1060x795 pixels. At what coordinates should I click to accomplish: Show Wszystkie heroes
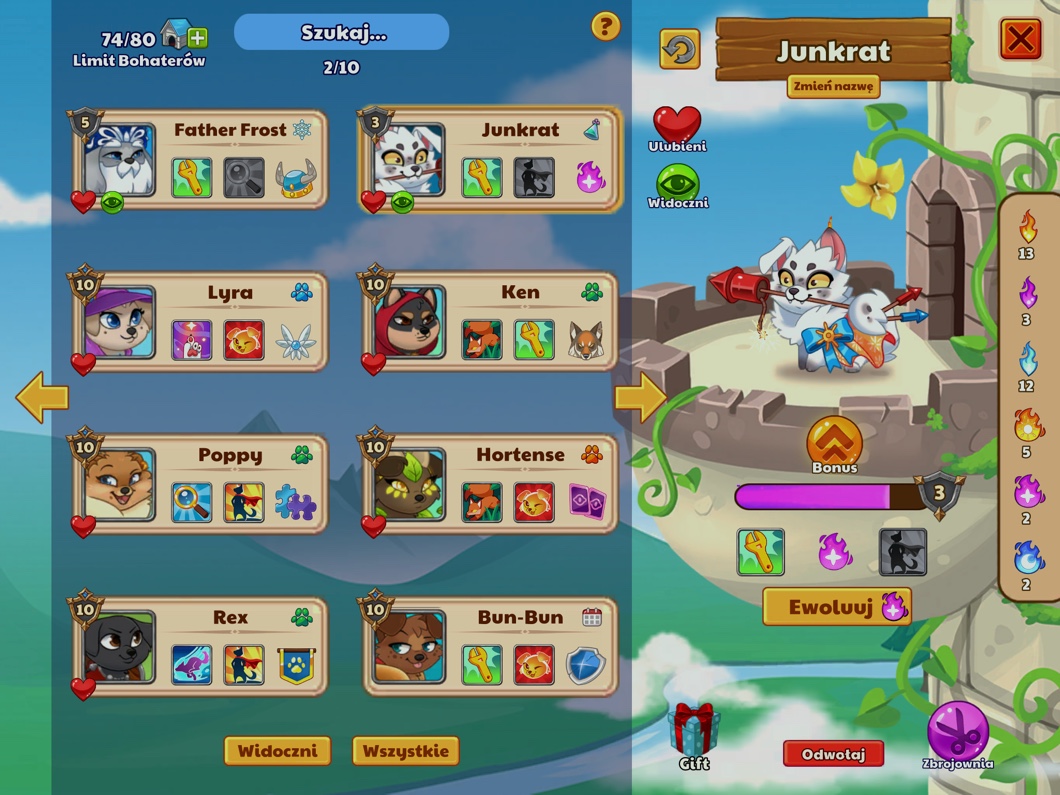pos(405,751)
